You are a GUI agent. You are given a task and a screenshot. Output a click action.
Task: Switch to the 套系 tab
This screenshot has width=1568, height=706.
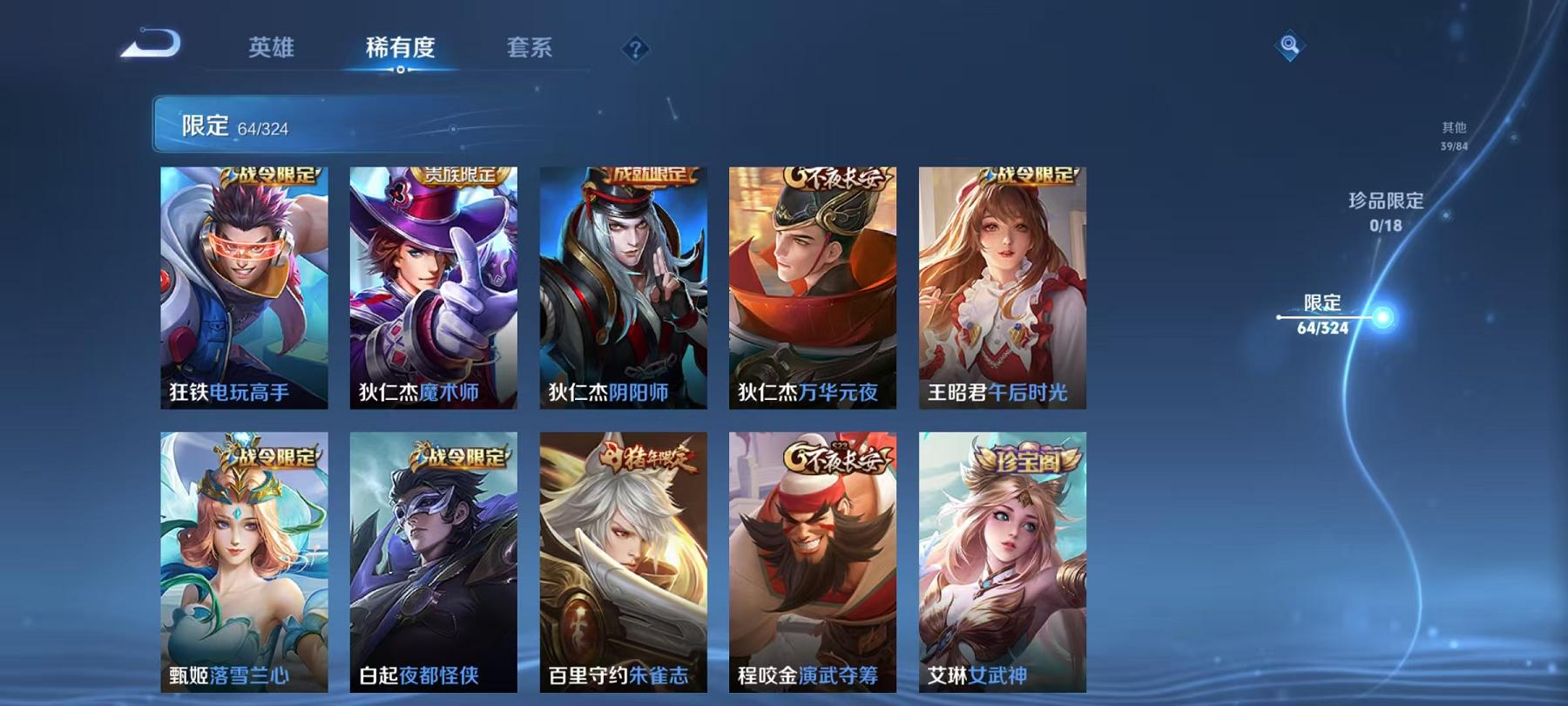[531, 50]
